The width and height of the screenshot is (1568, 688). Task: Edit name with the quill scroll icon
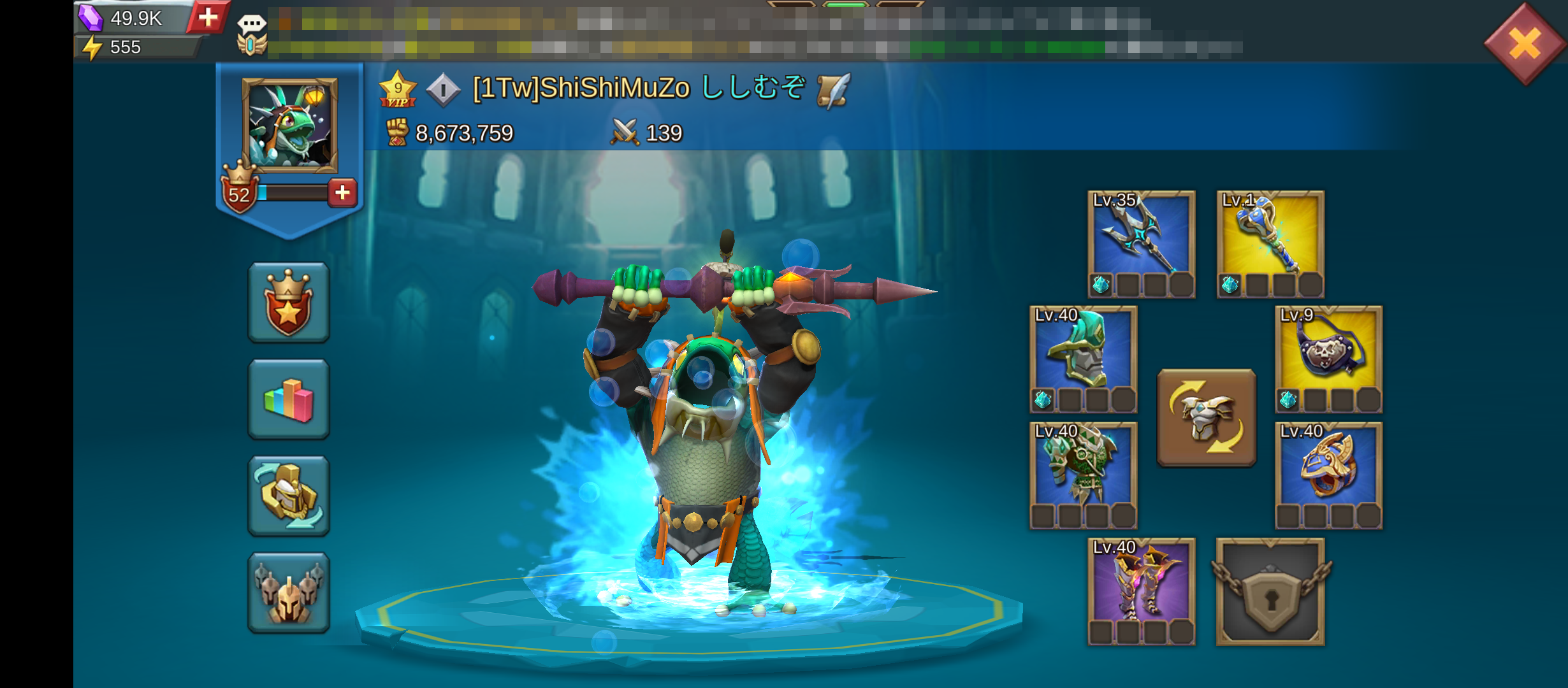[834, 90]
